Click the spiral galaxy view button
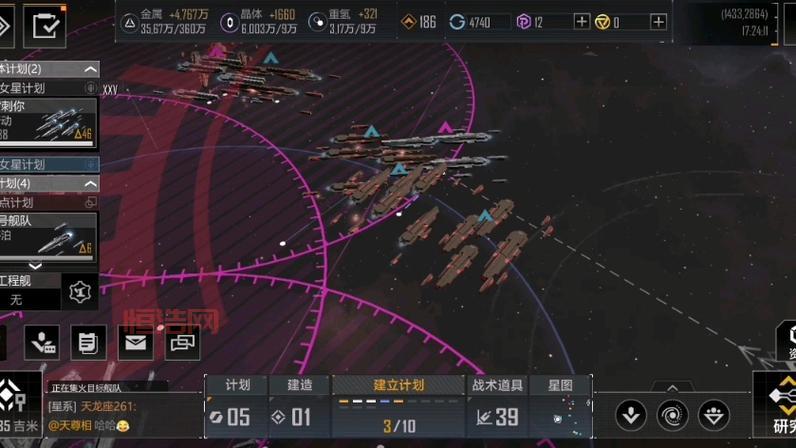Image resolution: width=796 pixels, height=448 pixels. click(672, 413)
